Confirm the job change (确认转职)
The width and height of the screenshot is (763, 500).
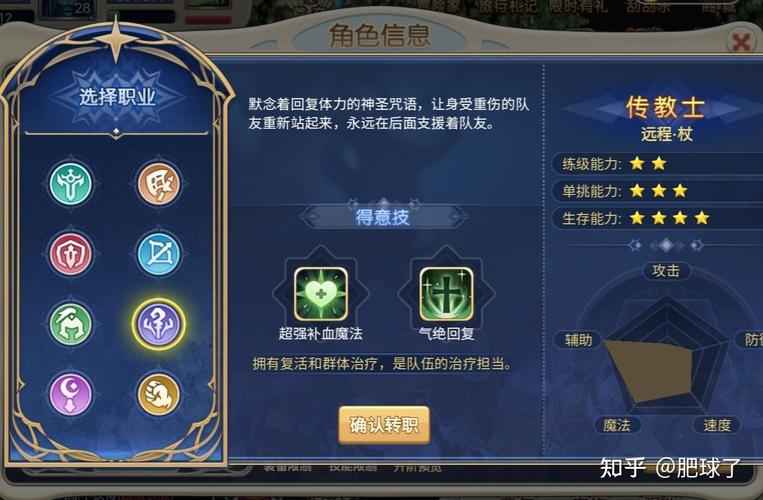(384, 425)
